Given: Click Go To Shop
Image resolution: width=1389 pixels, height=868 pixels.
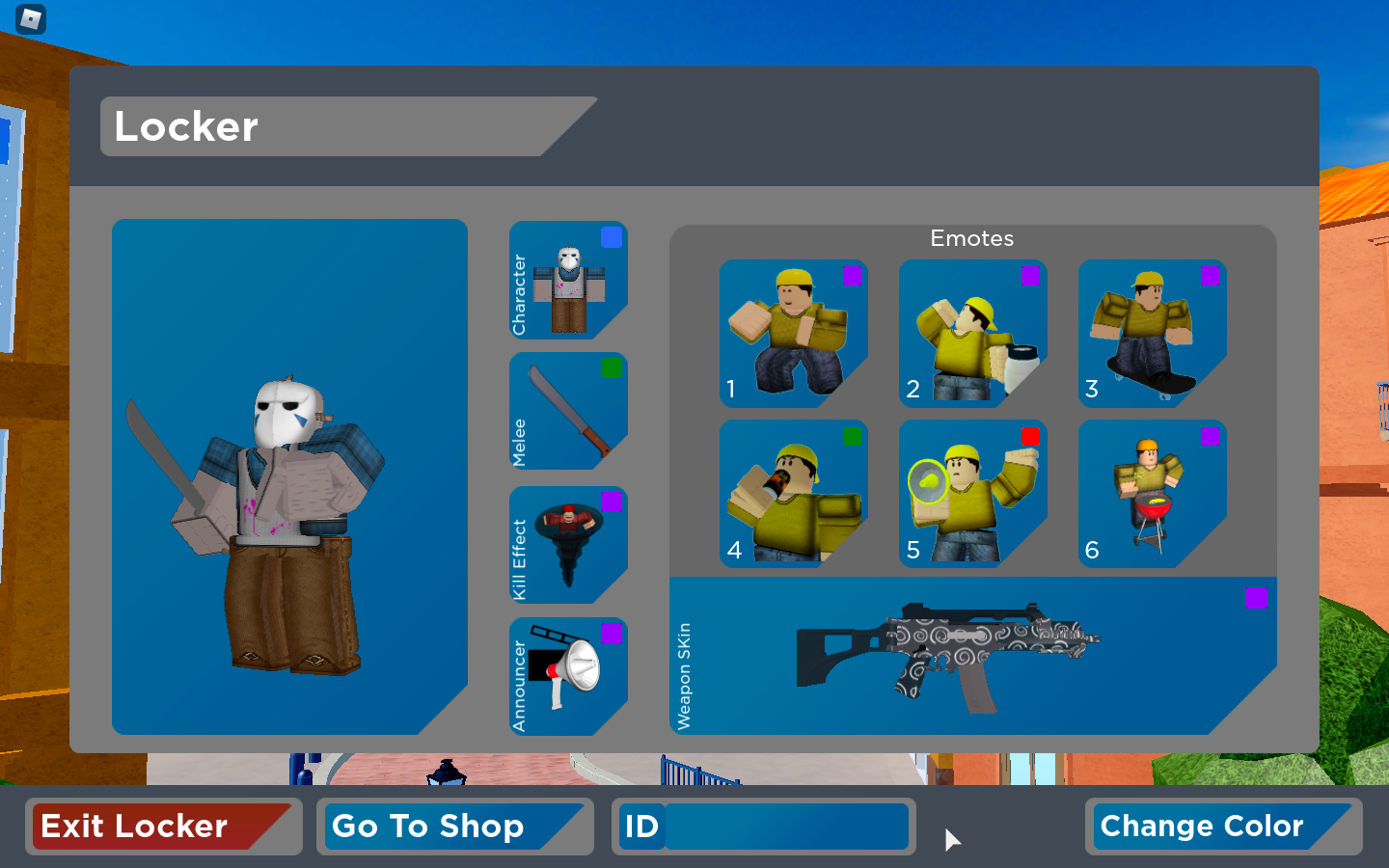Looking at the screenshot, I should [x=454, y=827].
